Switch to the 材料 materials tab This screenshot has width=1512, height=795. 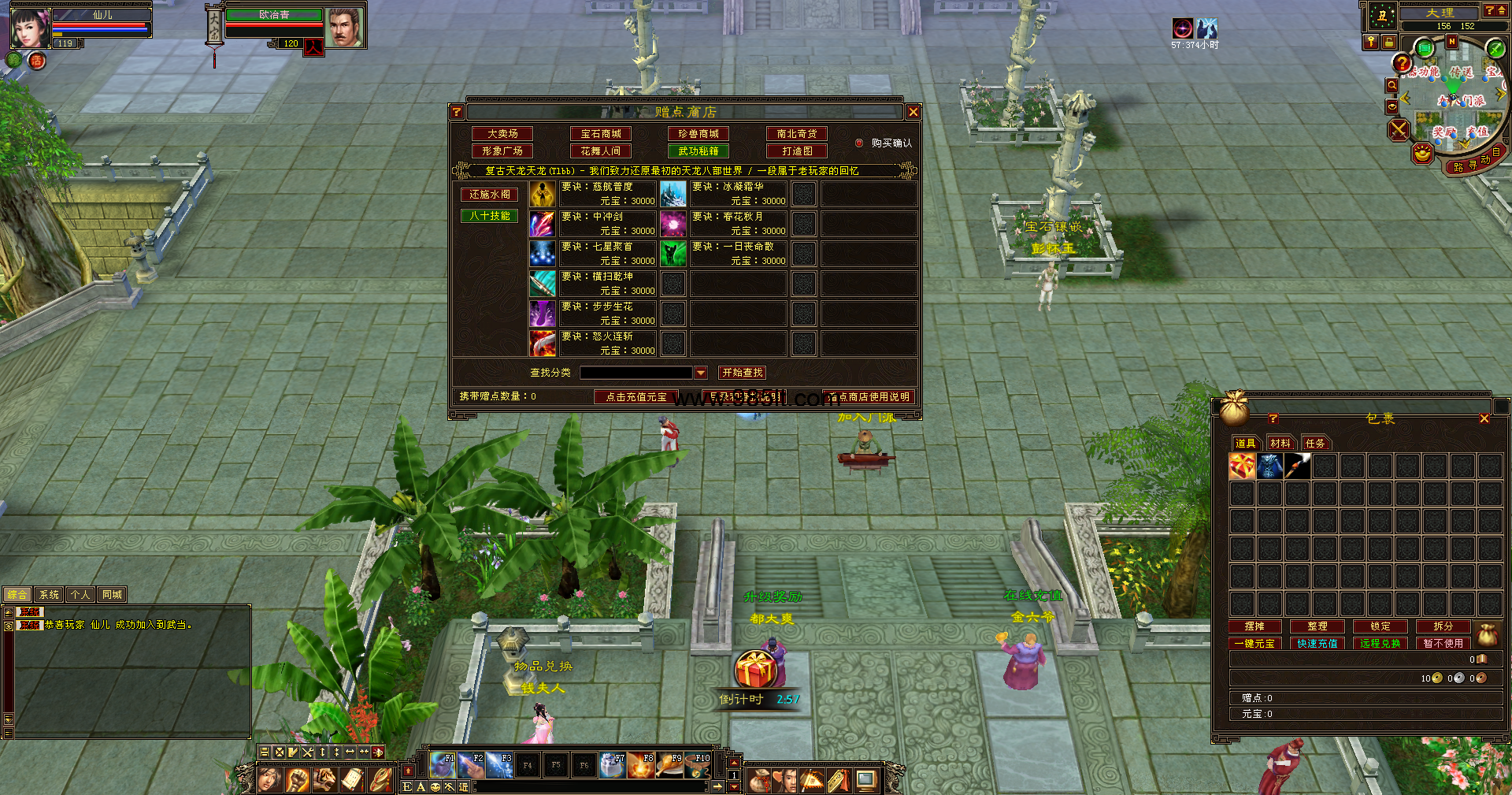1280,444
